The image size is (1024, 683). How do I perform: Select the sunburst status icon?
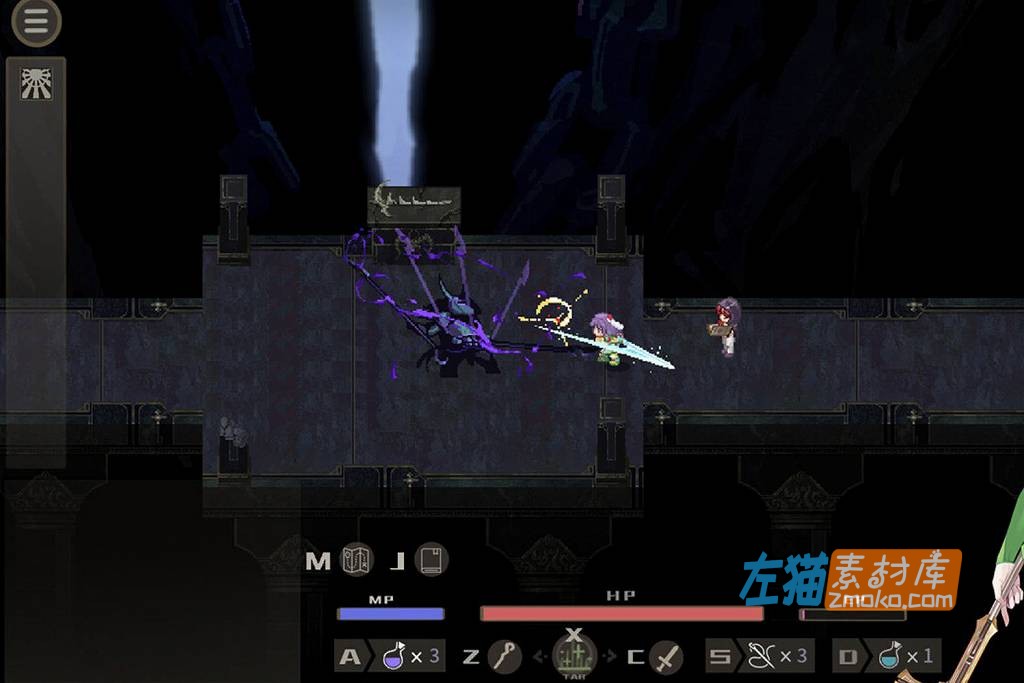pos(36,84)
